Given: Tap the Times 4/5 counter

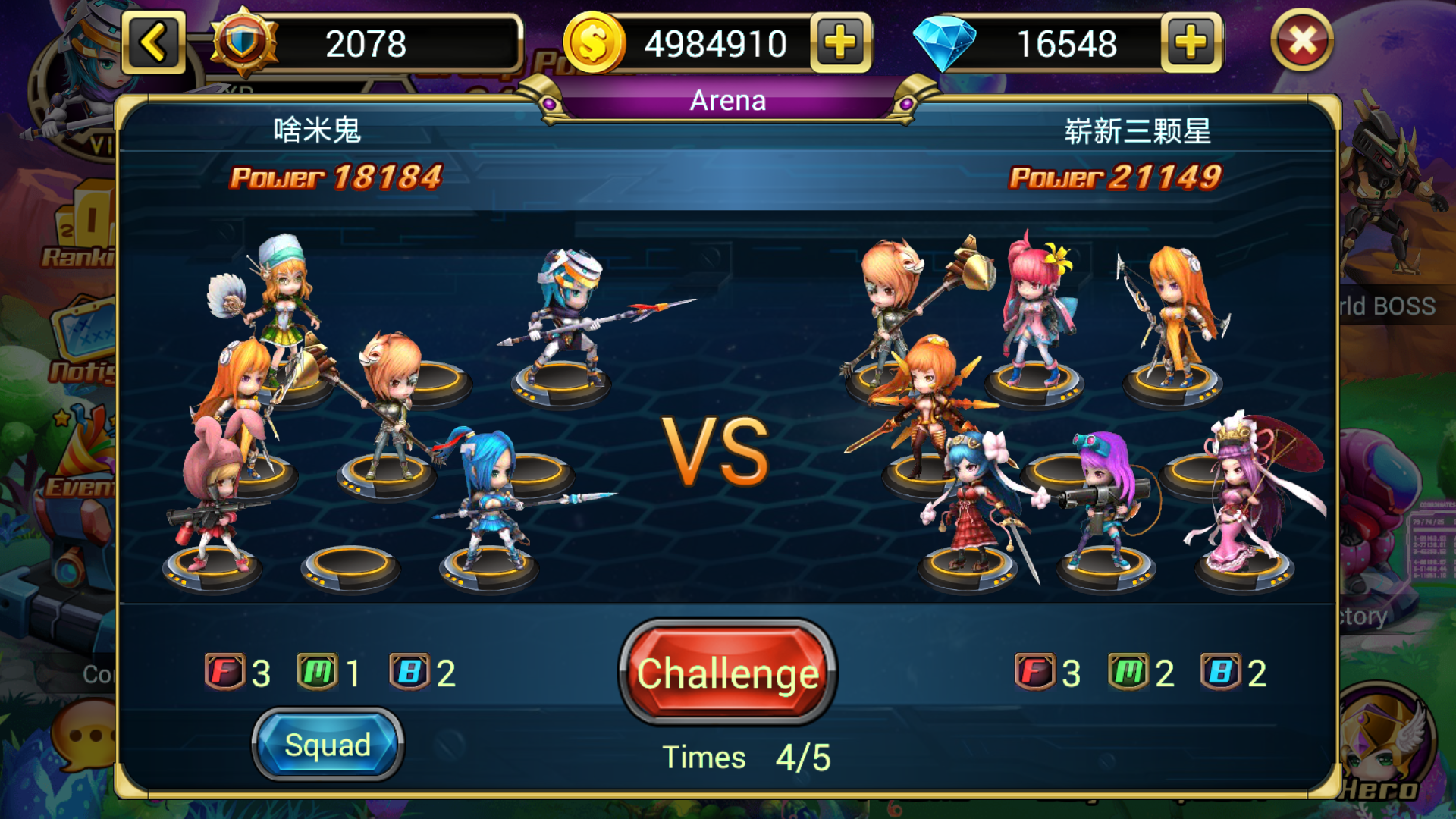Looking at the screenshot, I should coord(745,756).
